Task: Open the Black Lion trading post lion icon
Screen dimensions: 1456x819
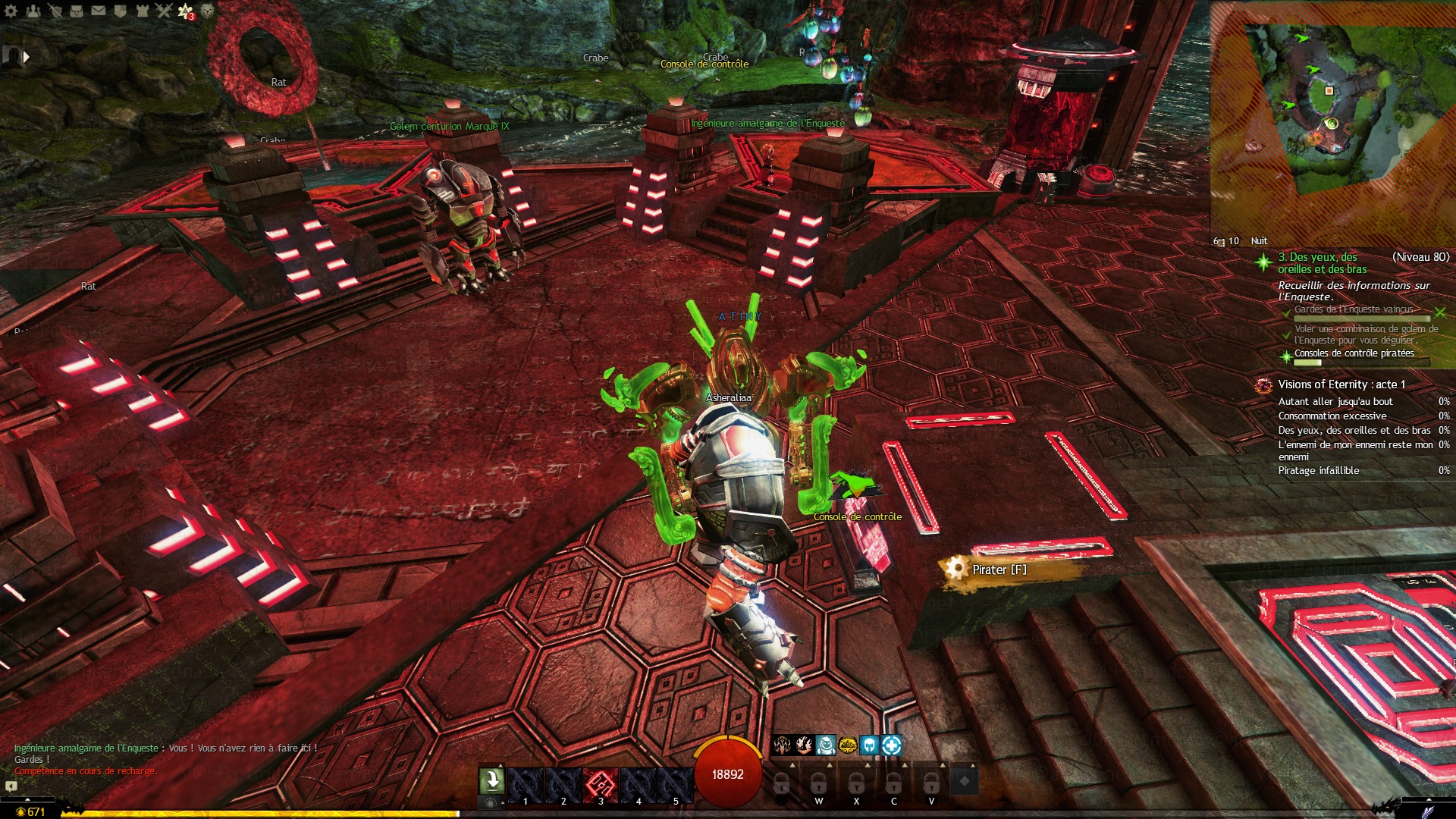Action: click(x=207, y=11)
